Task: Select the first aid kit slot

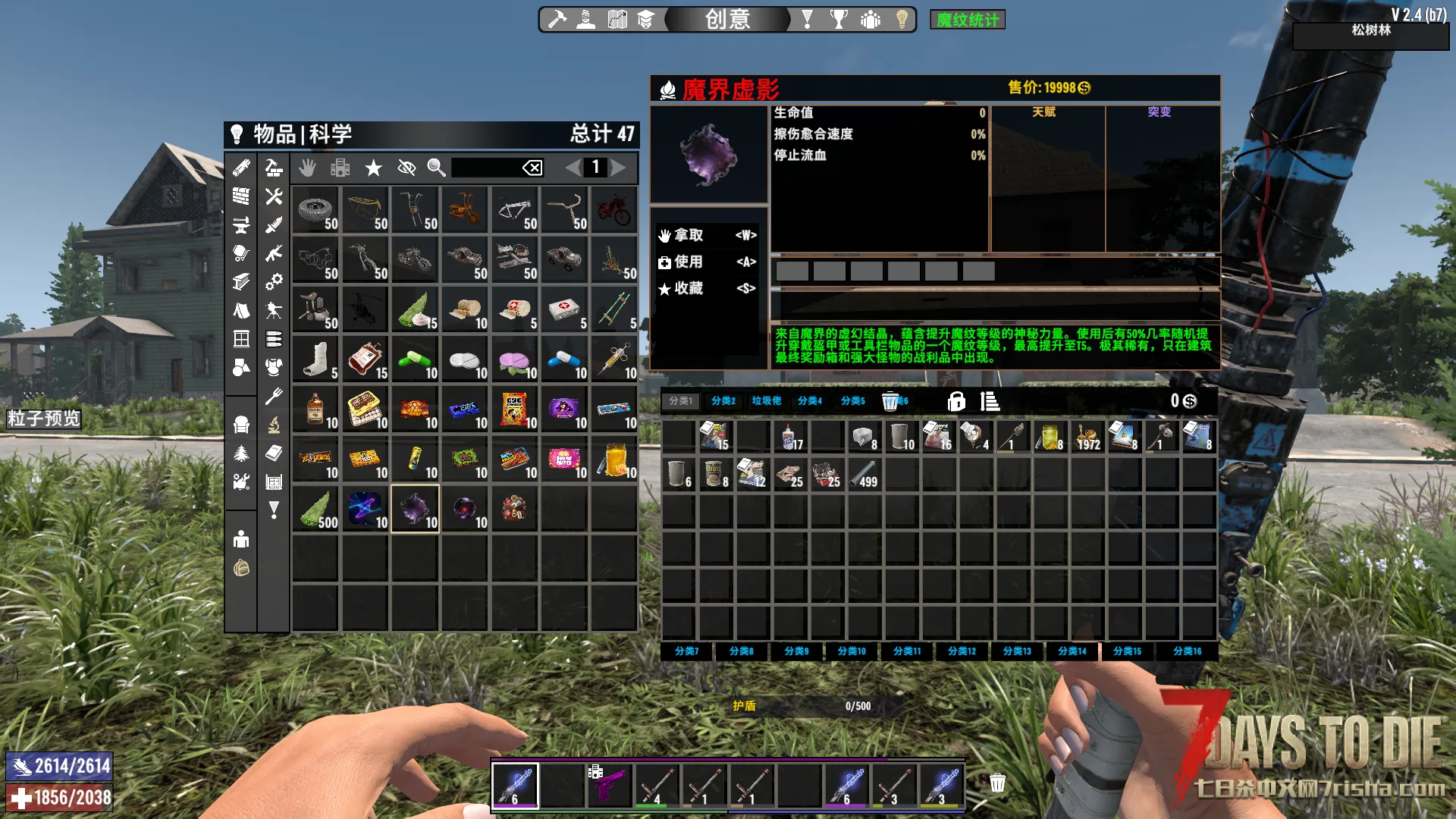Action: point(564,309)
